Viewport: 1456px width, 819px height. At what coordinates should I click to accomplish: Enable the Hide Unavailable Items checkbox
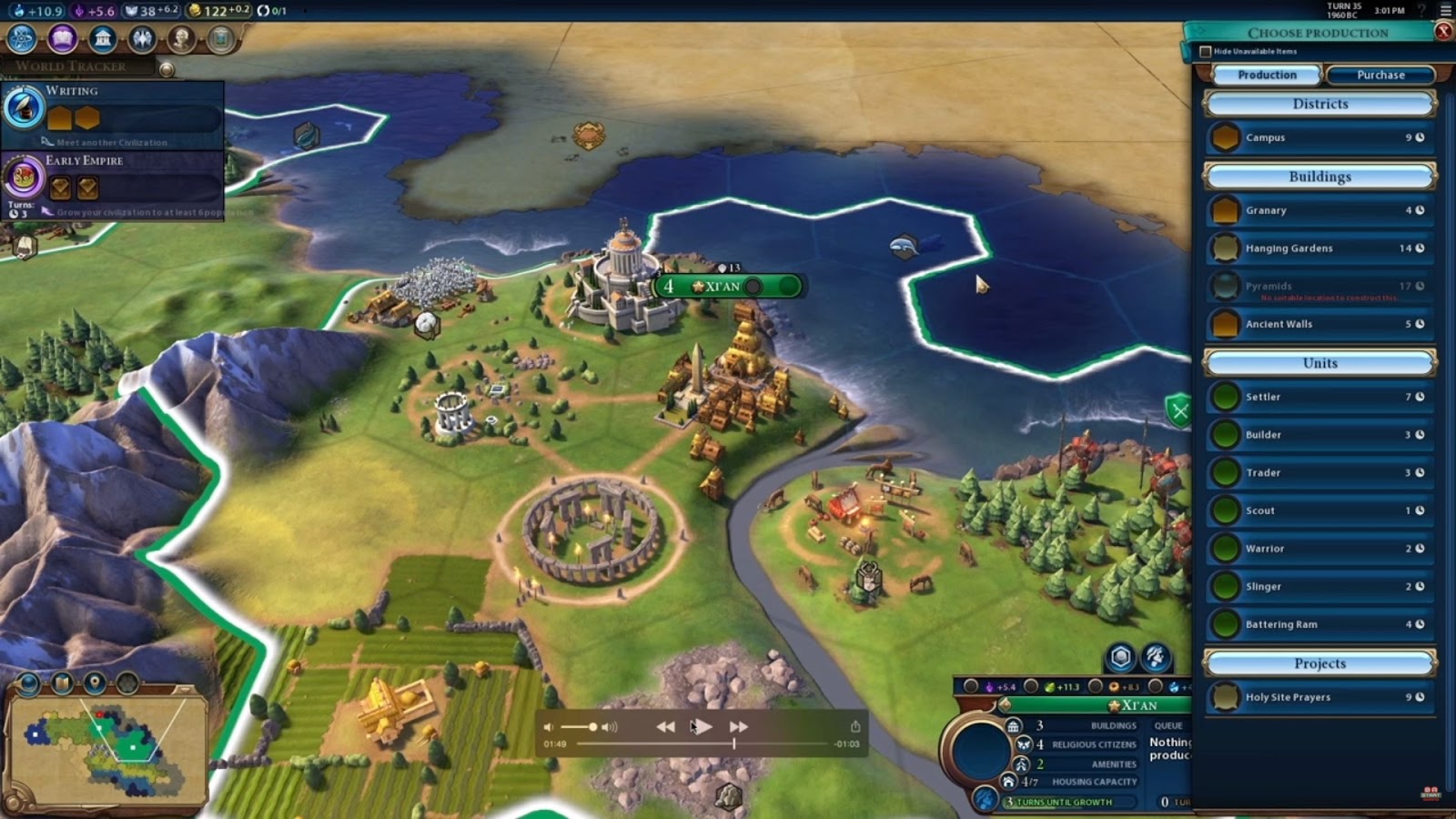pos(1206,52)
